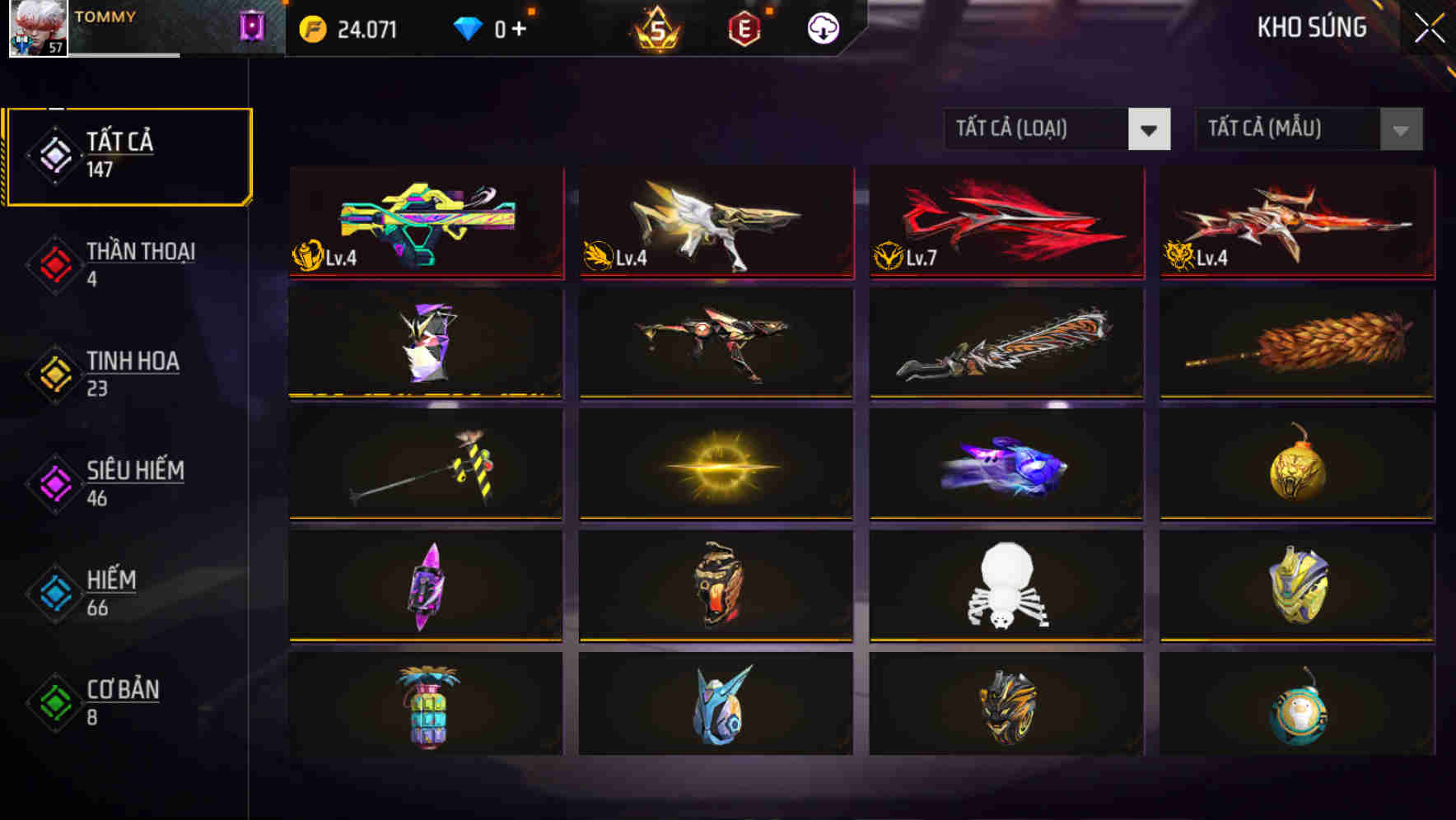This screenshot has height=820, width=1456.
Task: Open the TẤT CẢ (LOẠI) dropdown
Action: [x=1038, y=129]
